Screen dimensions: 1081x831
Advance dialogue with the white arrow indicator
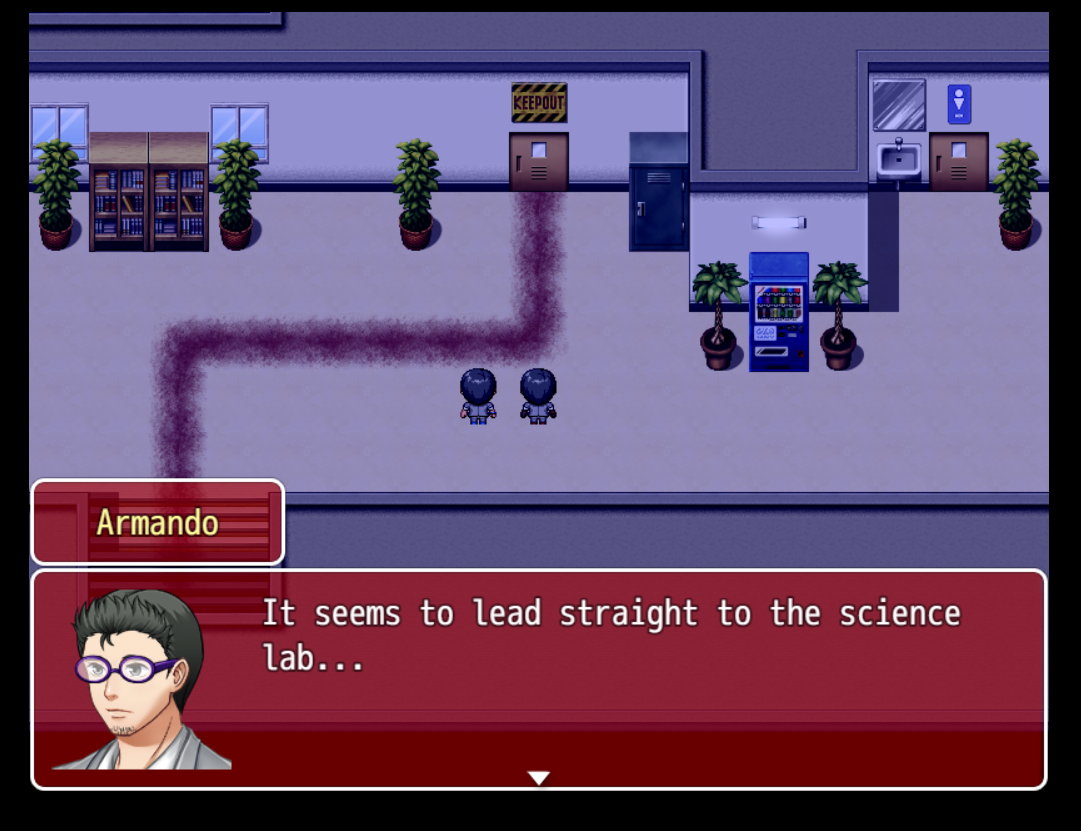pos(539,778)
